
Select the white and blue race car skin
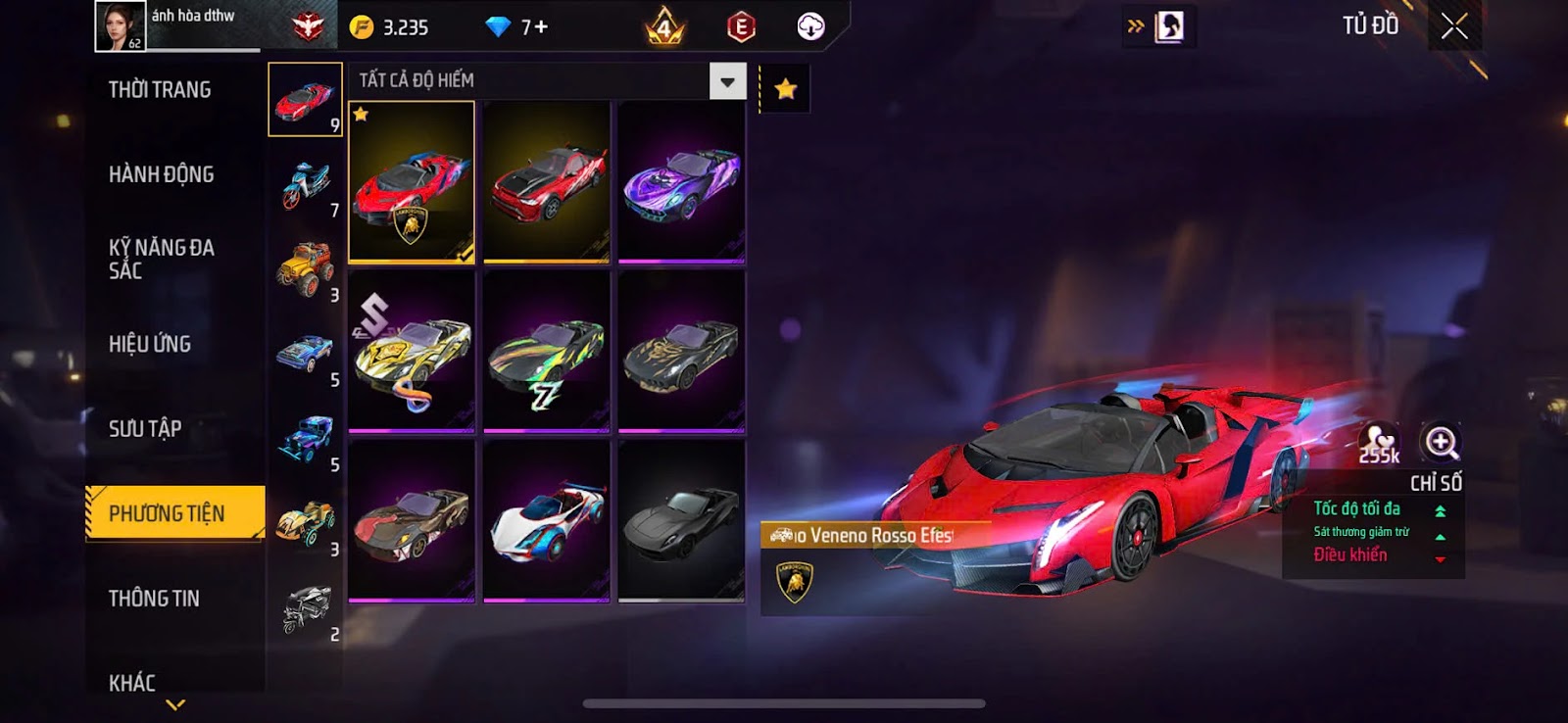547,521
